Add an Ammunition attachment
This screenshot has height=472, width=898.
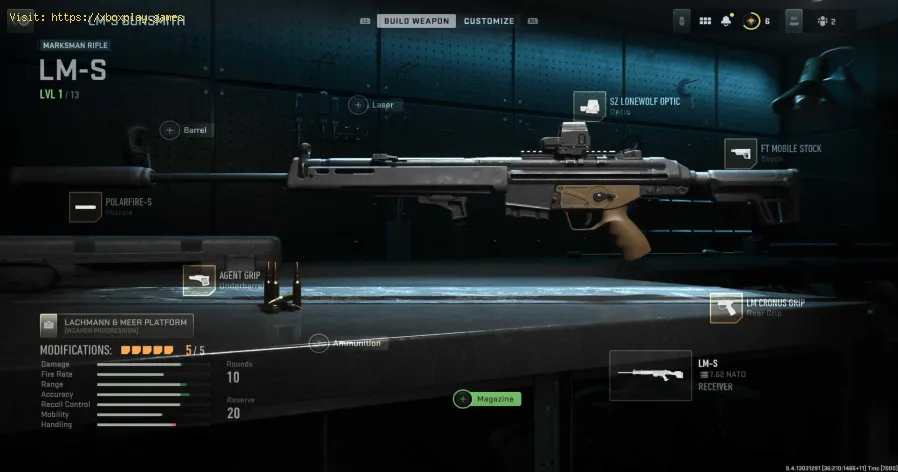(319, 343)
